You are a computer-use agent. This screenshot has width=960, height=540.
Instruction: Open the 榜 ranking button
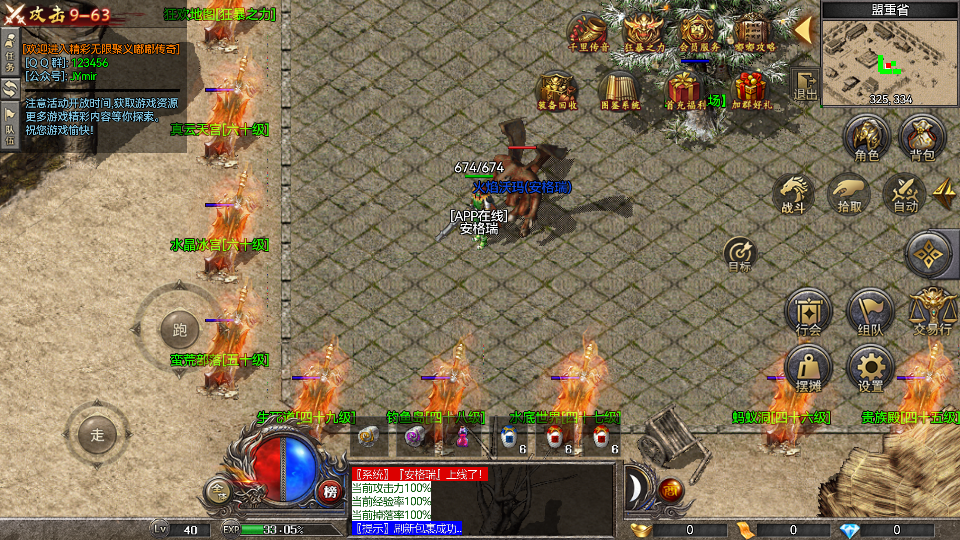(330, 490)
